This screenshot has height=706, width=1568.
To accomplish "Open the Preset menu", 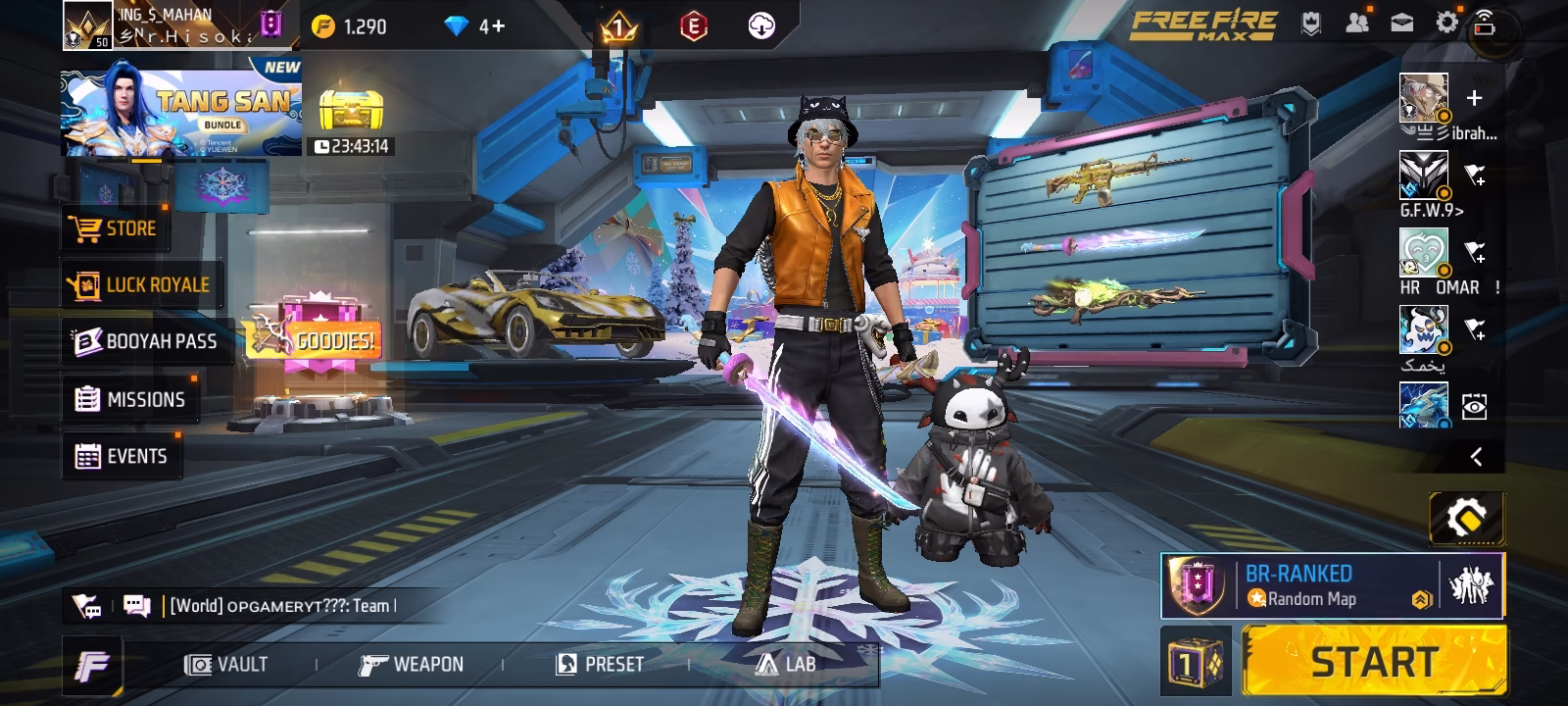I will click(x=600, y=665).
